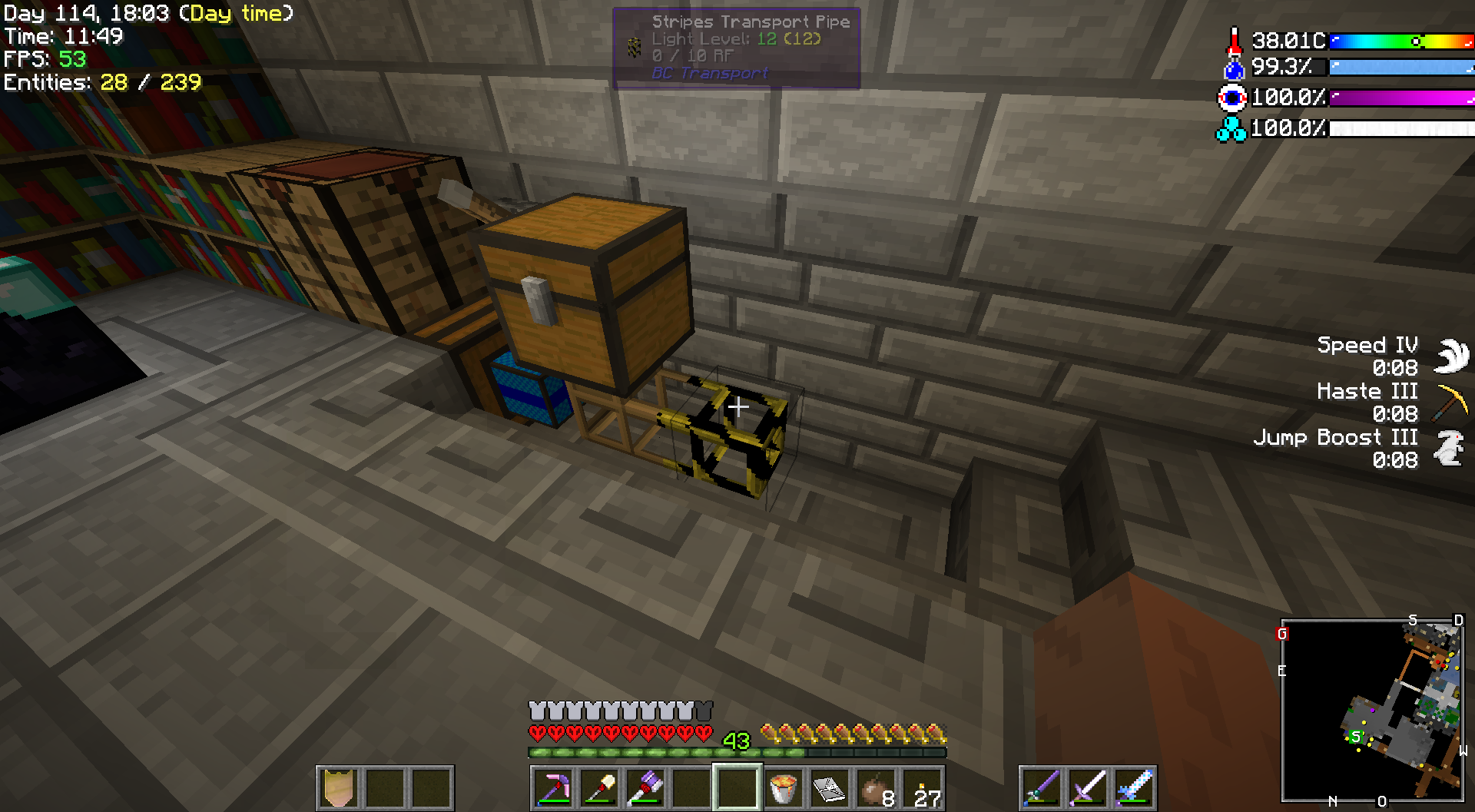Choose the purple hammer hotbar slot
1475x812 pixels.
pos(645,787)
